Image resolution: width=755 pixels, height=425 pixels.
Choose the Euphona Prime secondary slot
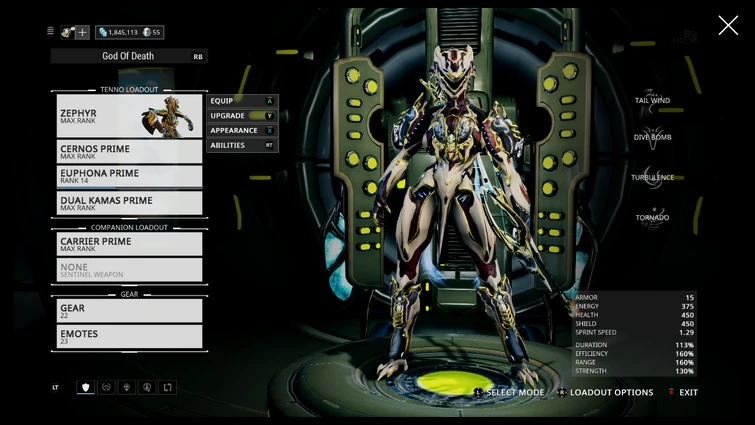tap(128, 177)
